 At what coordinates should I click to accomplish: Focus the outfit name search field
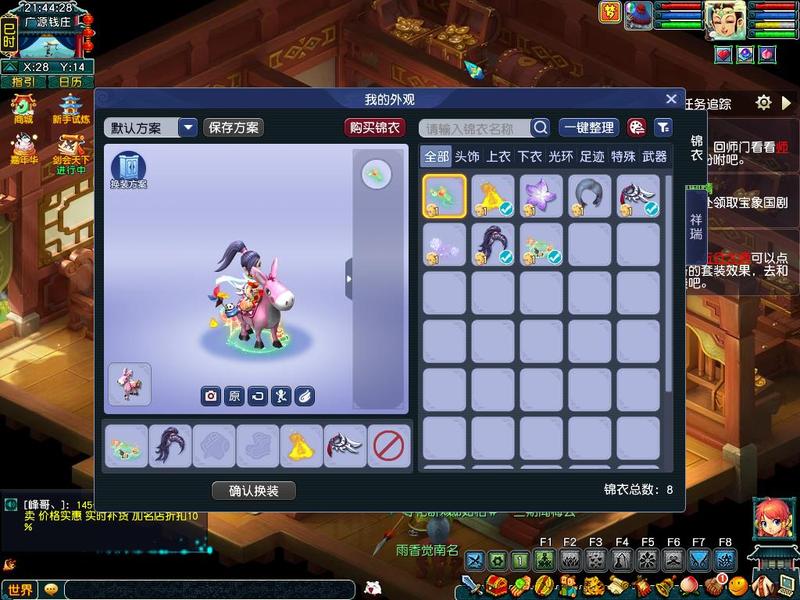point(475,128)
